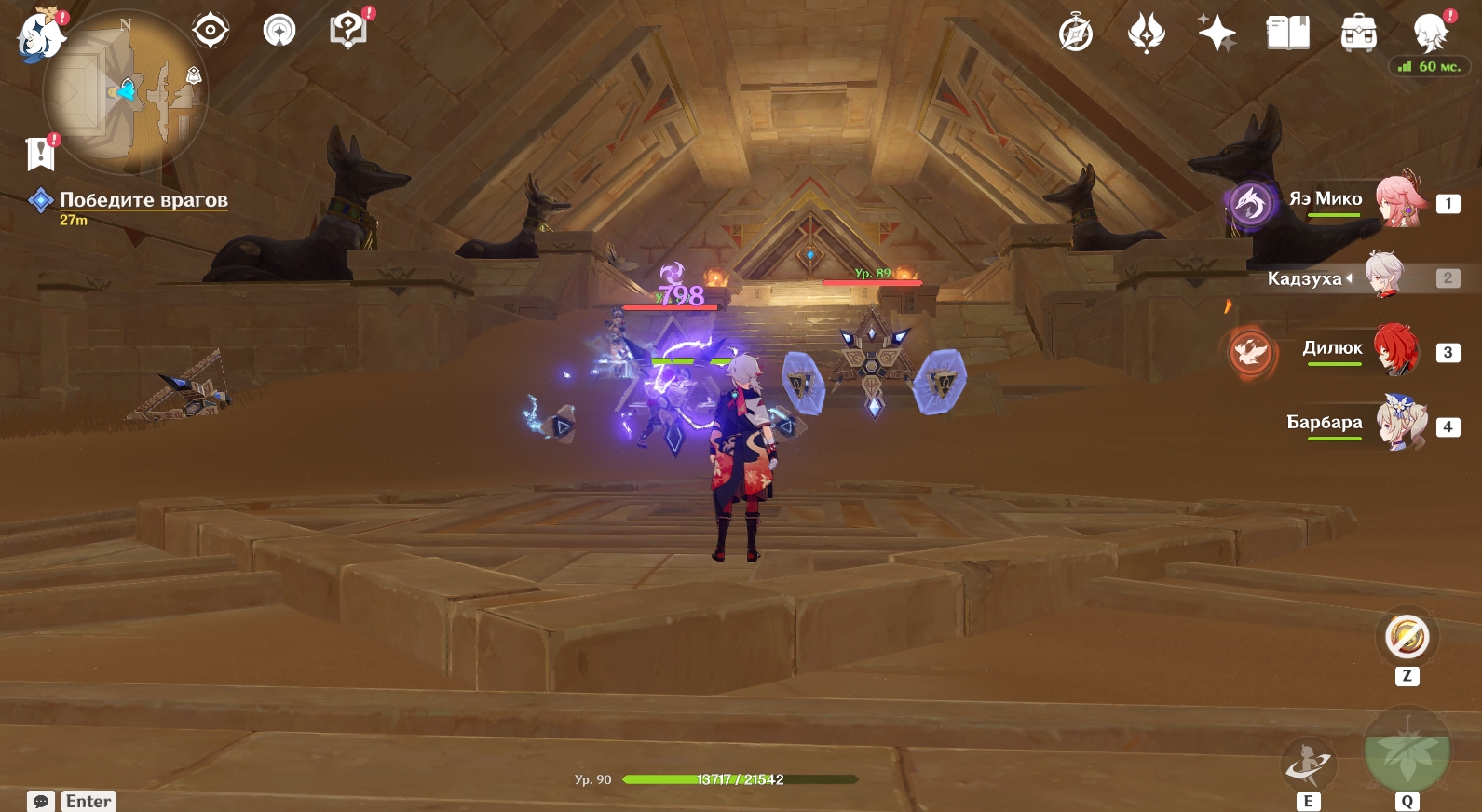Viewport: 1482px width, 812px height.
Task: Open the Wish four-pointed star icon
Action: [x=1217, y=34]
